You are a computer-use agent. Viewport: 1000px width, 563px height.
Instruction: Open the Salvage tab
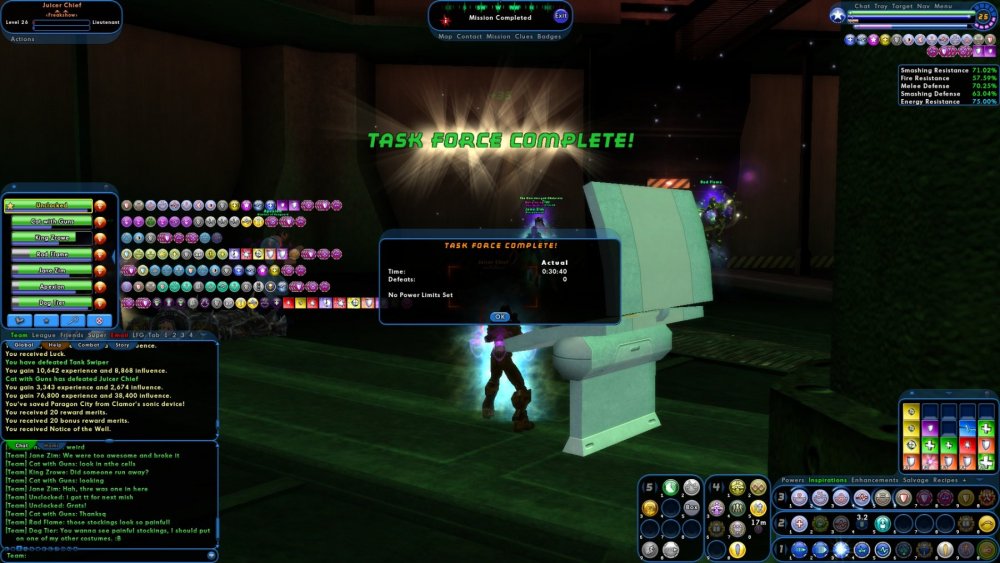coord(917,480)
